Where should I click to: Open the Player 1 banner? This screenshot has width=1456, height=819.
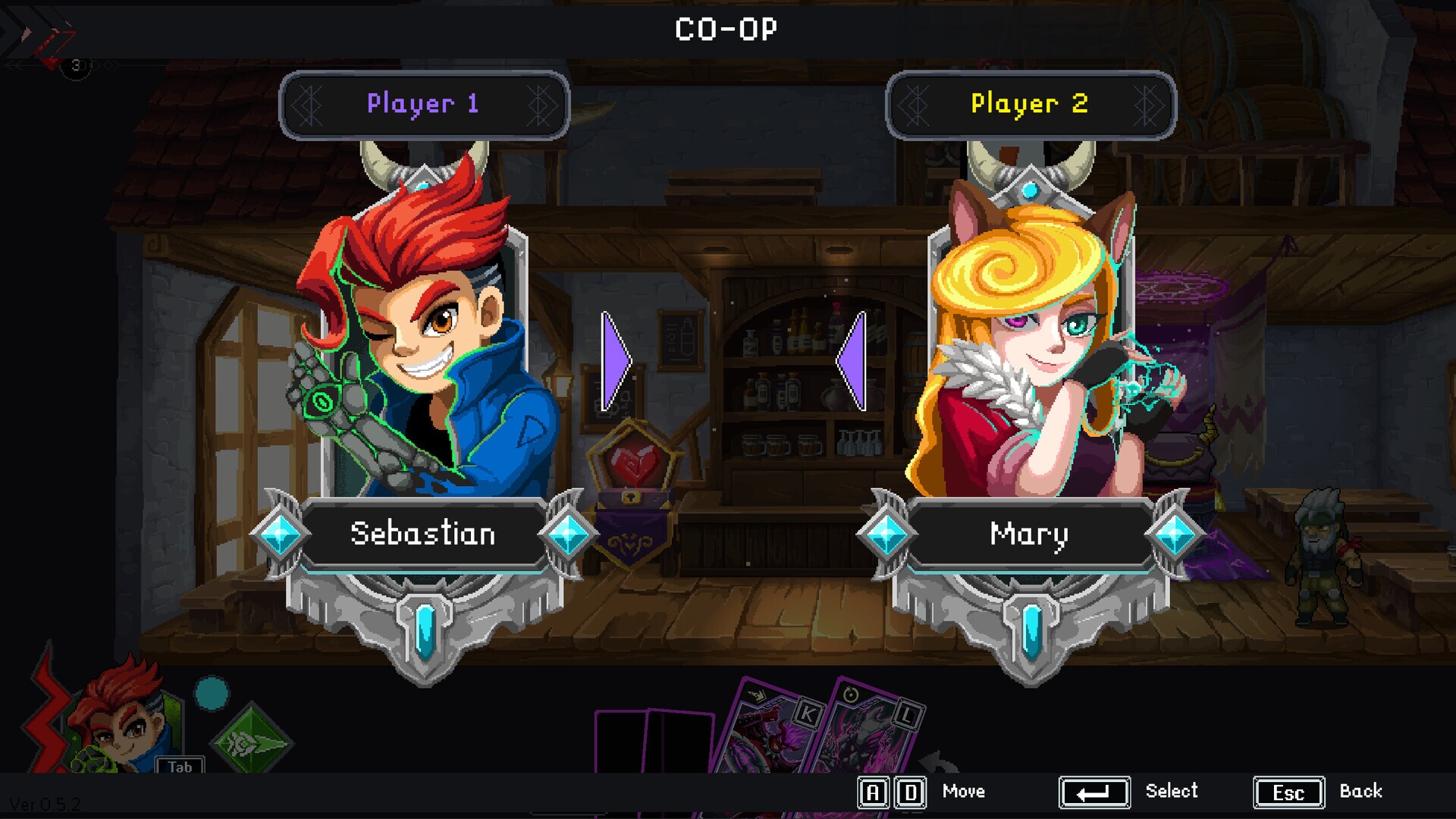point(423,105)
